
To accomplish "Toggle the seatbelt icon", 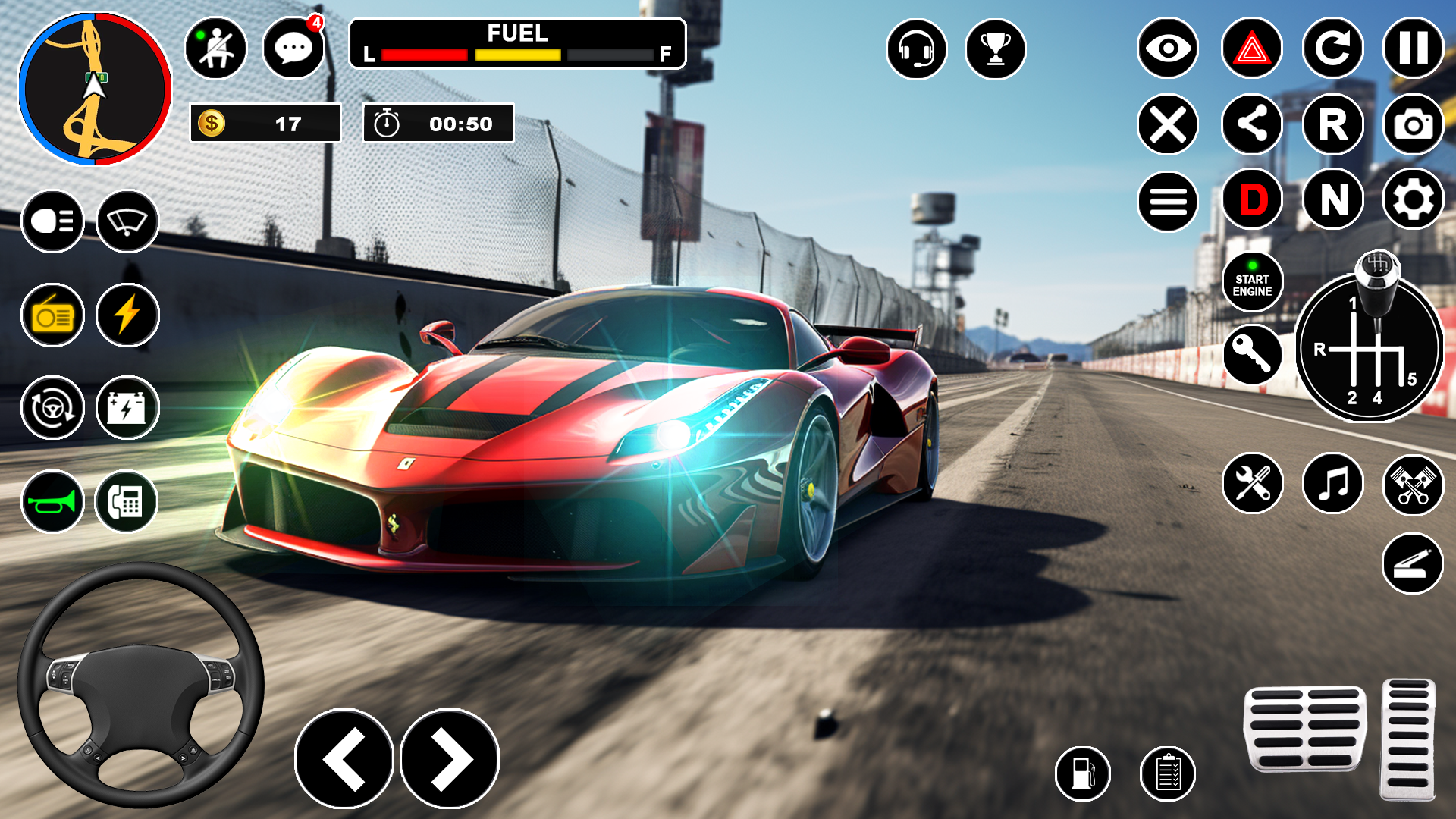I will tap(216, 49).
